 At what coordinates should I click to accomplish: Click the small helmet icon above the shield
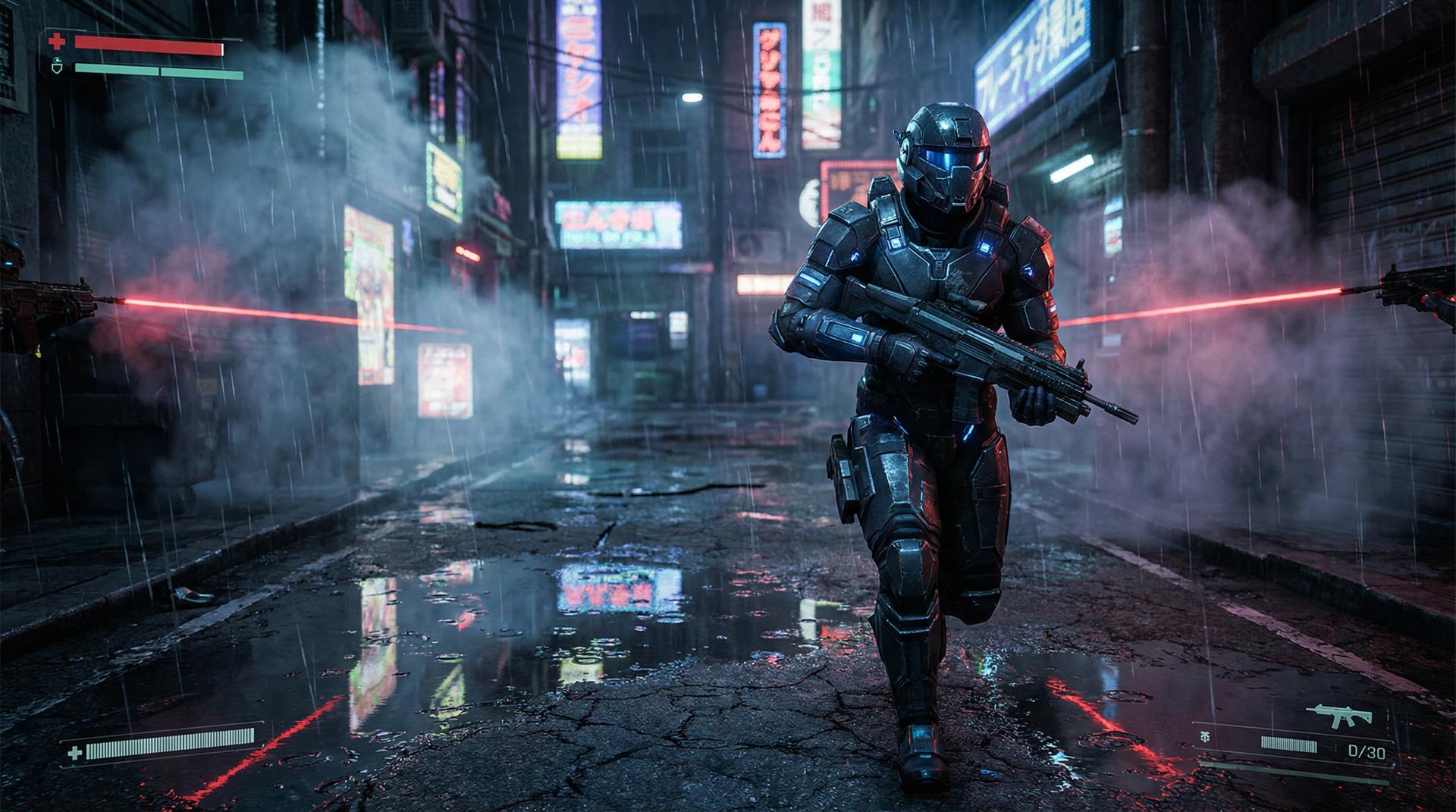pyautogui.click(x=57, y=61)
